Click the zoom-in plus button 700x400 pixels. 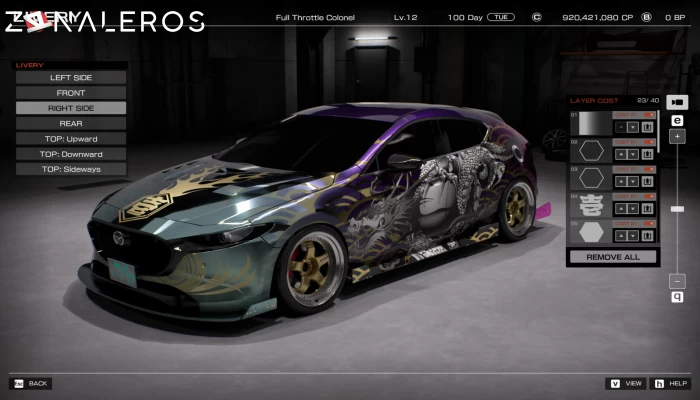pyautogui.click(x=677, y=136)
